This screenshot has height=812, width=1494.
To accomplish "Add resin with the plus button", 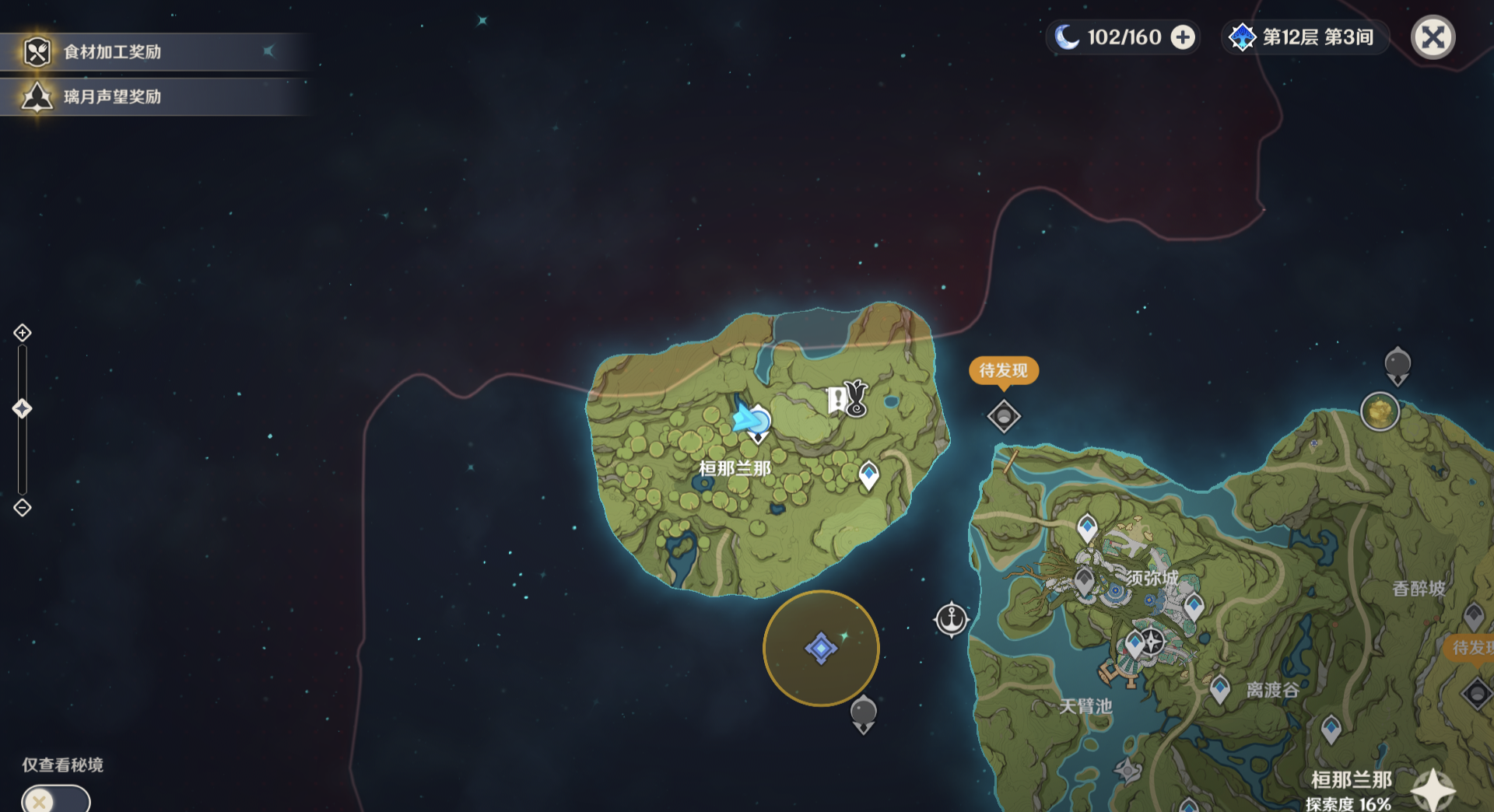I will [x=1183, y=37].
